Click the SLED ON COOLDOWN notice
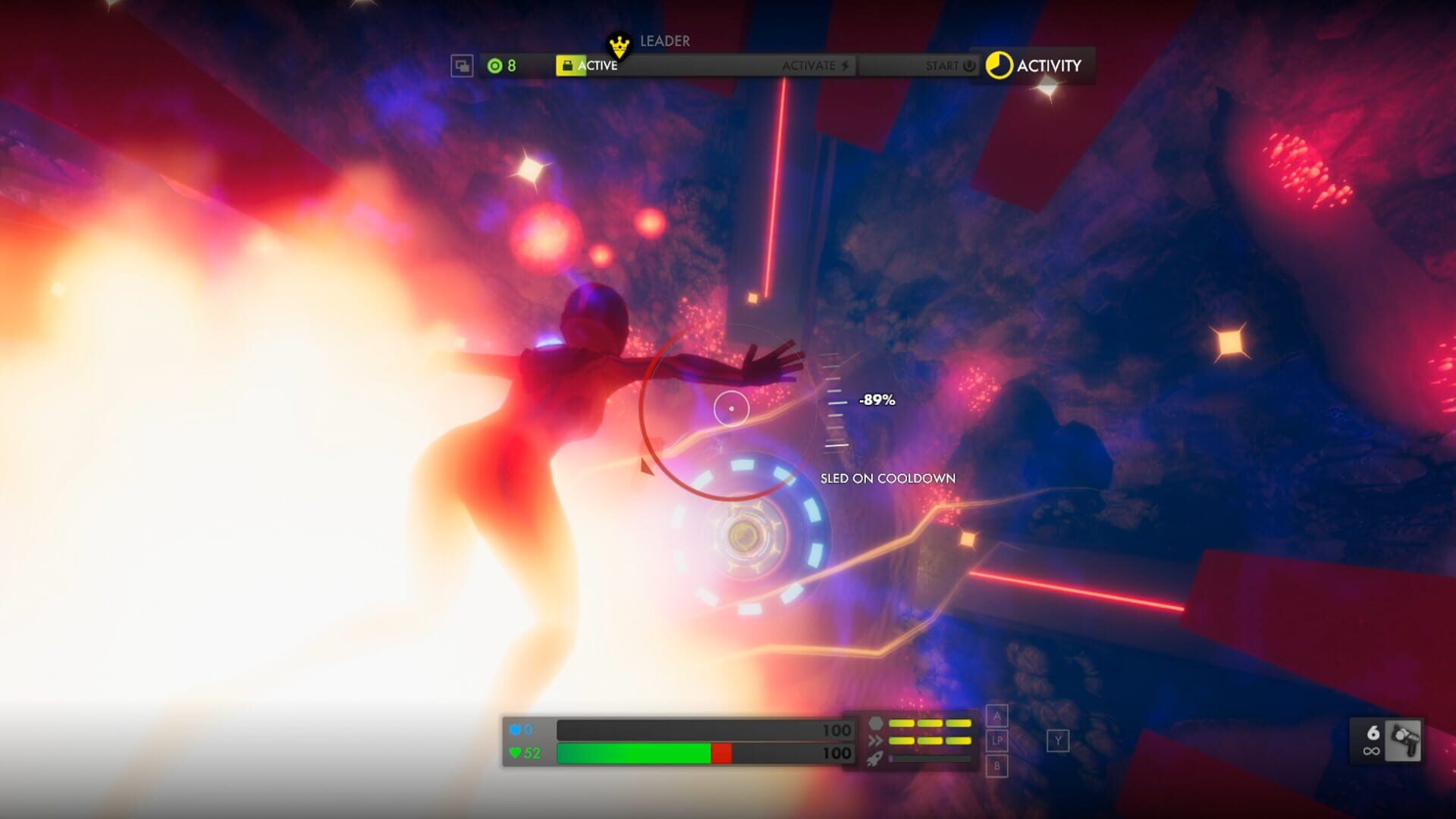1456x819 pixels. [x=887, y=479]
